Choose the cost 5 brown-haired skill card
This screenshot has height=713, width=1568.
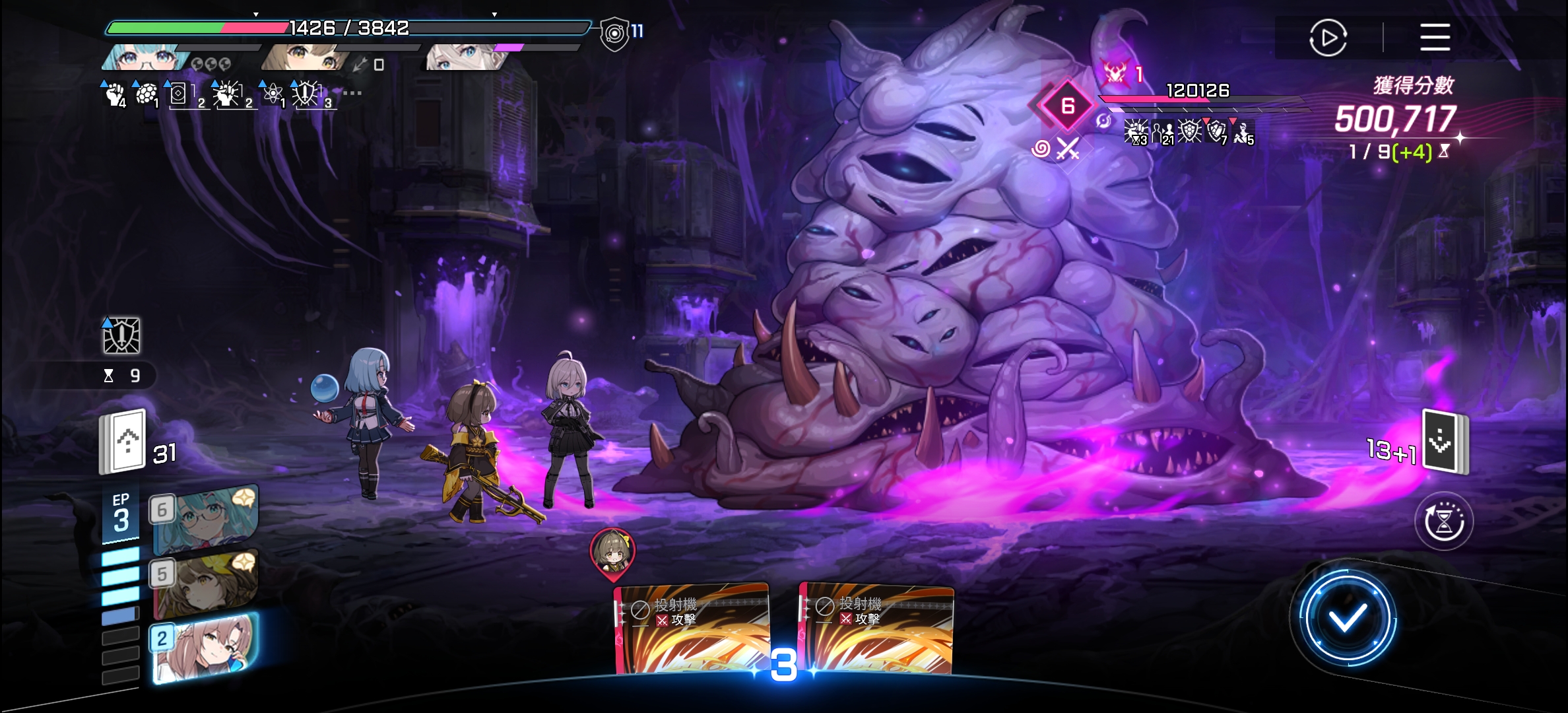pyautogui.click(x=205, y=582)
